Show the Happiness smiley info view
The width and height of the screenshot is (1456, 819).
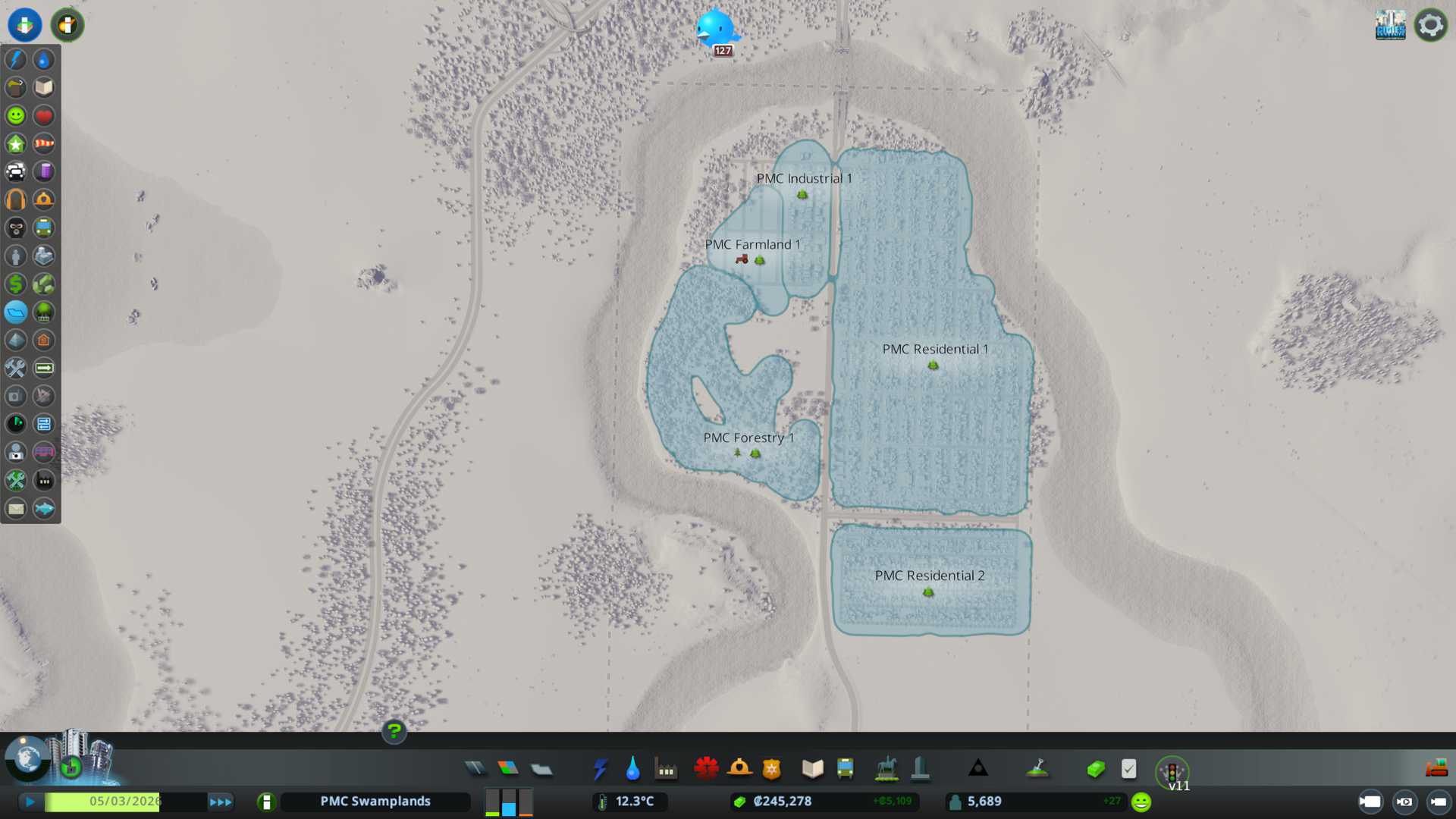click(16, 115)
